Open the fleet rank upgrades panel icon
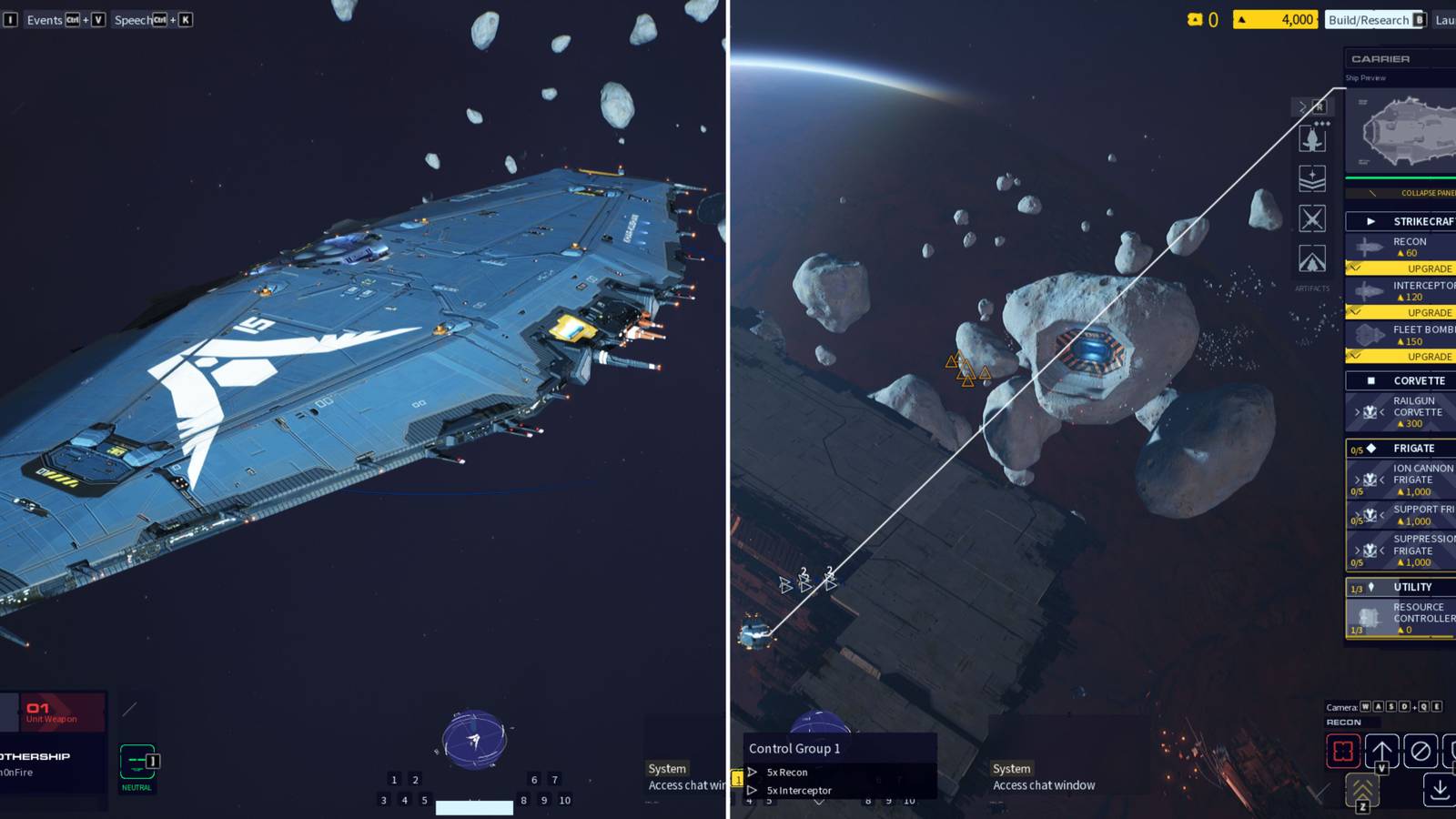1456x819 pixels. (1312, 179)
